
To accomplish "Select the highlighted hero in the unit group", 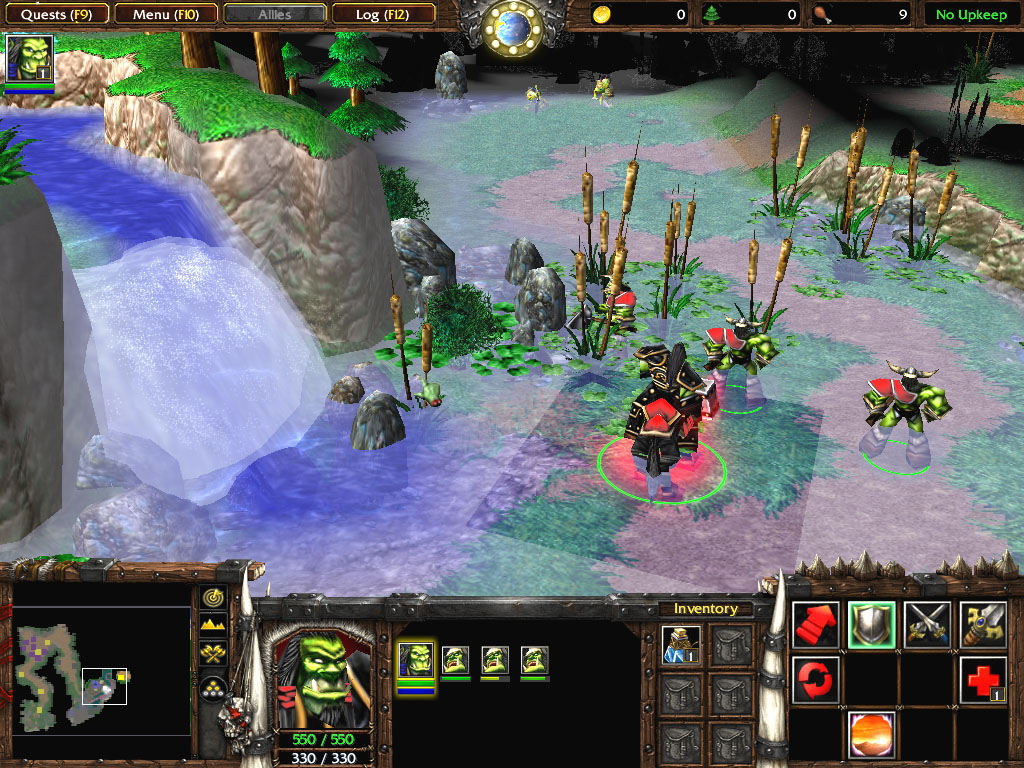I will (415, 661).
